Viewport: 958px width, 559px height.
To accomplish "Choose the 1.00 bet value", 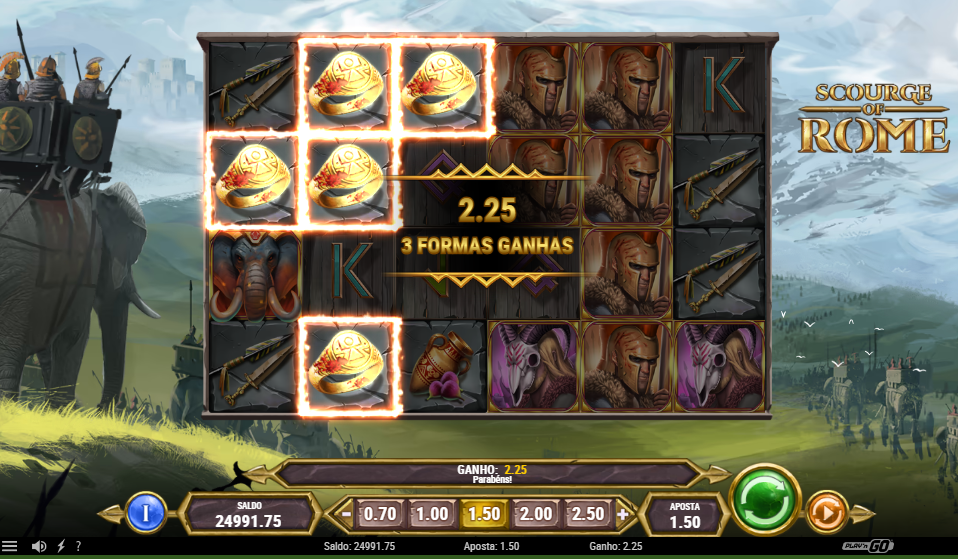I will 431,514.
